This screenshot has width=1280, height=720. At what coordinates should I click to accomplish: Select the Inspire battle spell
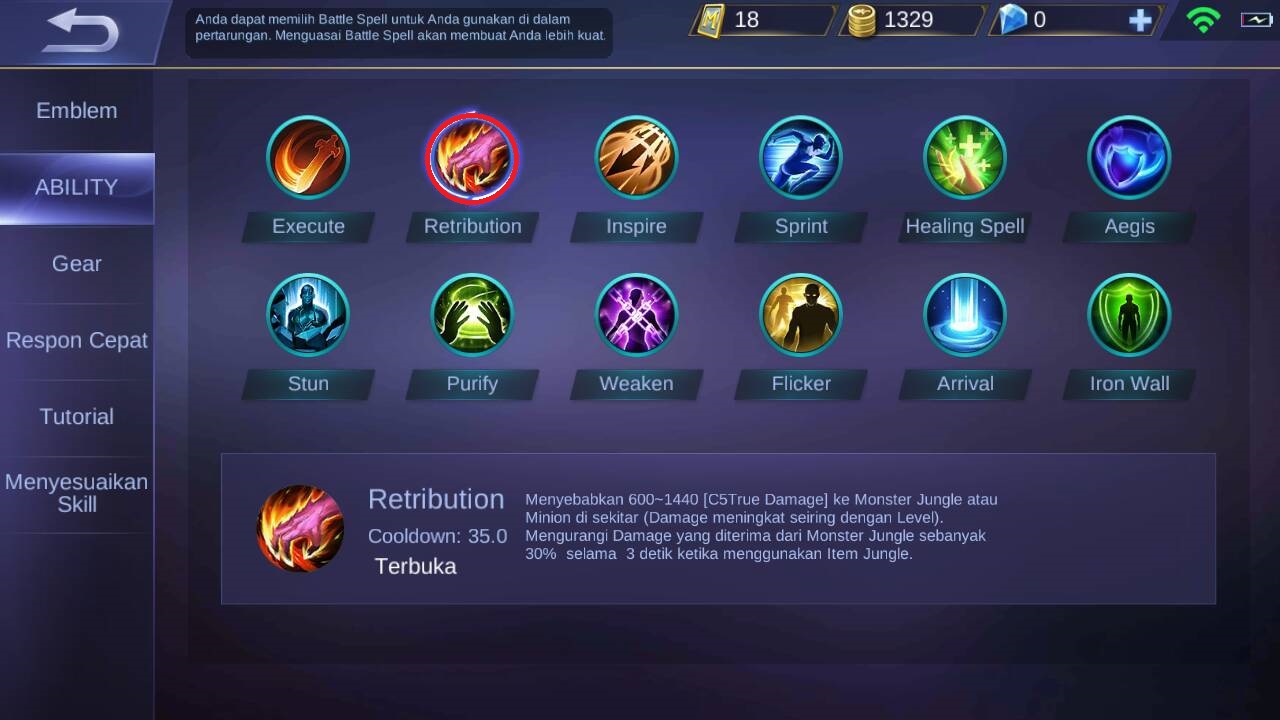coord(636,158)
